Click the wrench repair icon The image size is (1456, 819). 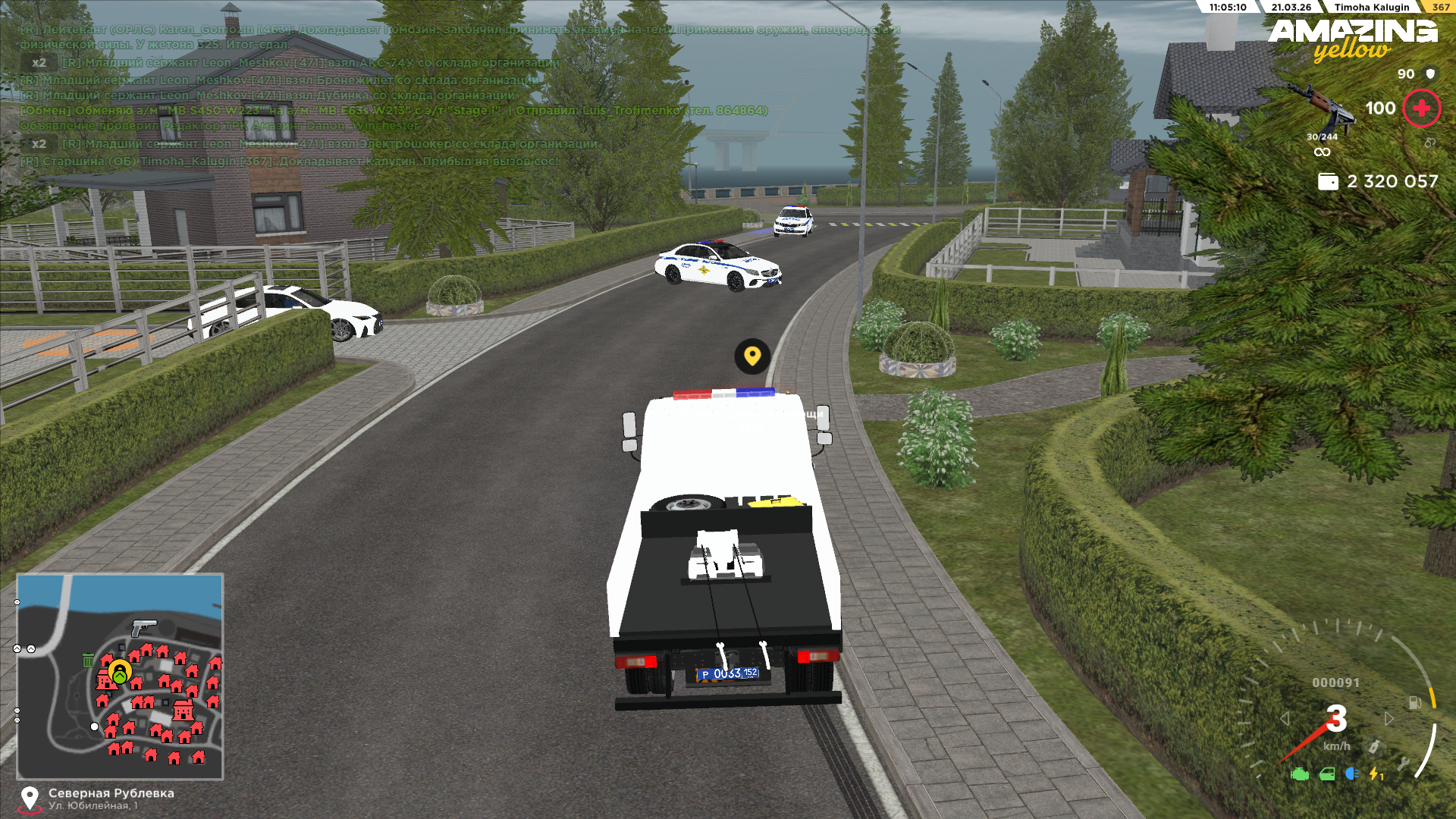coord(1404,764)
